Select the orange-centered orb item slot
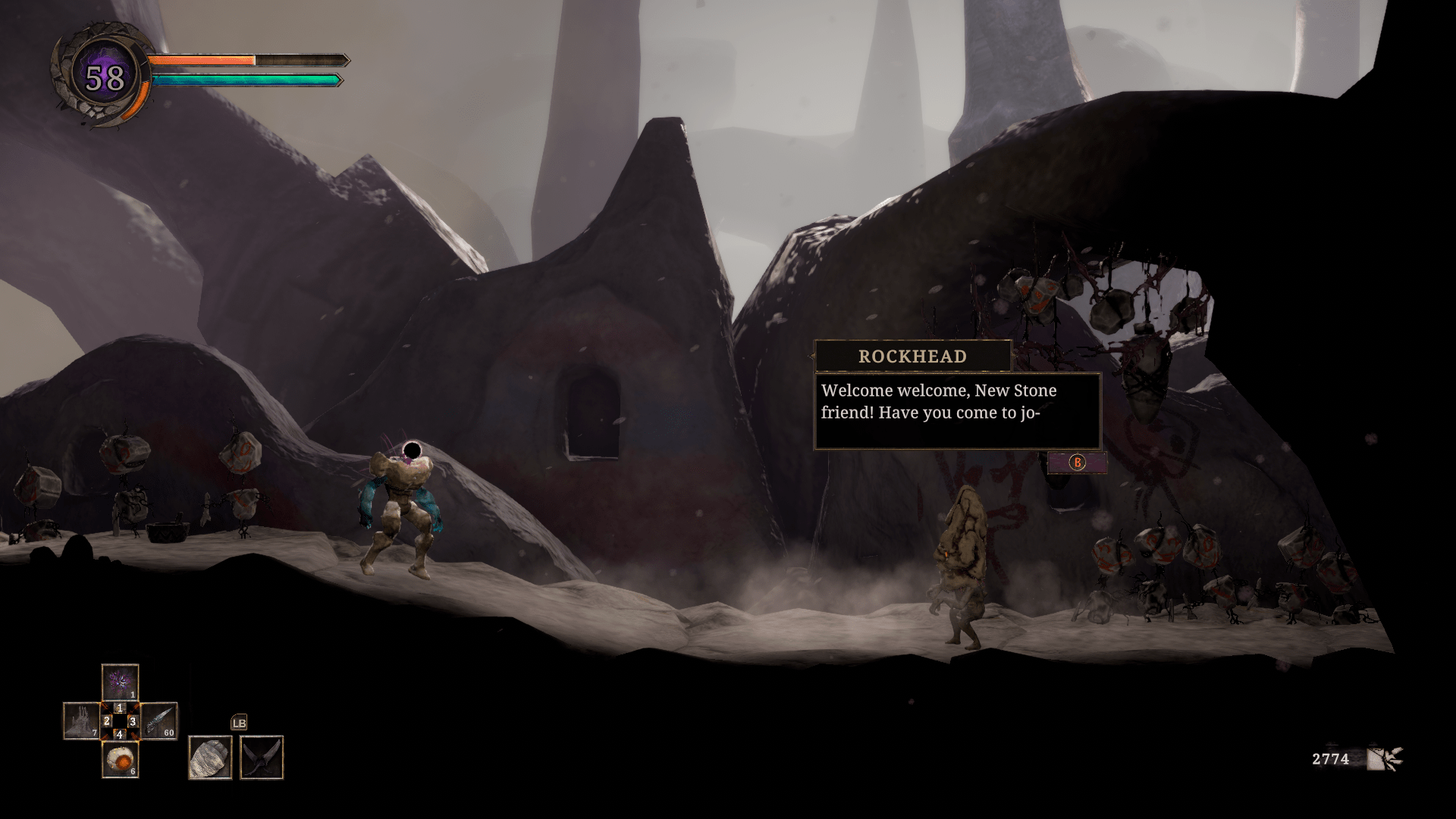This screenshot has height=819, width=1456. pos(120,759)
